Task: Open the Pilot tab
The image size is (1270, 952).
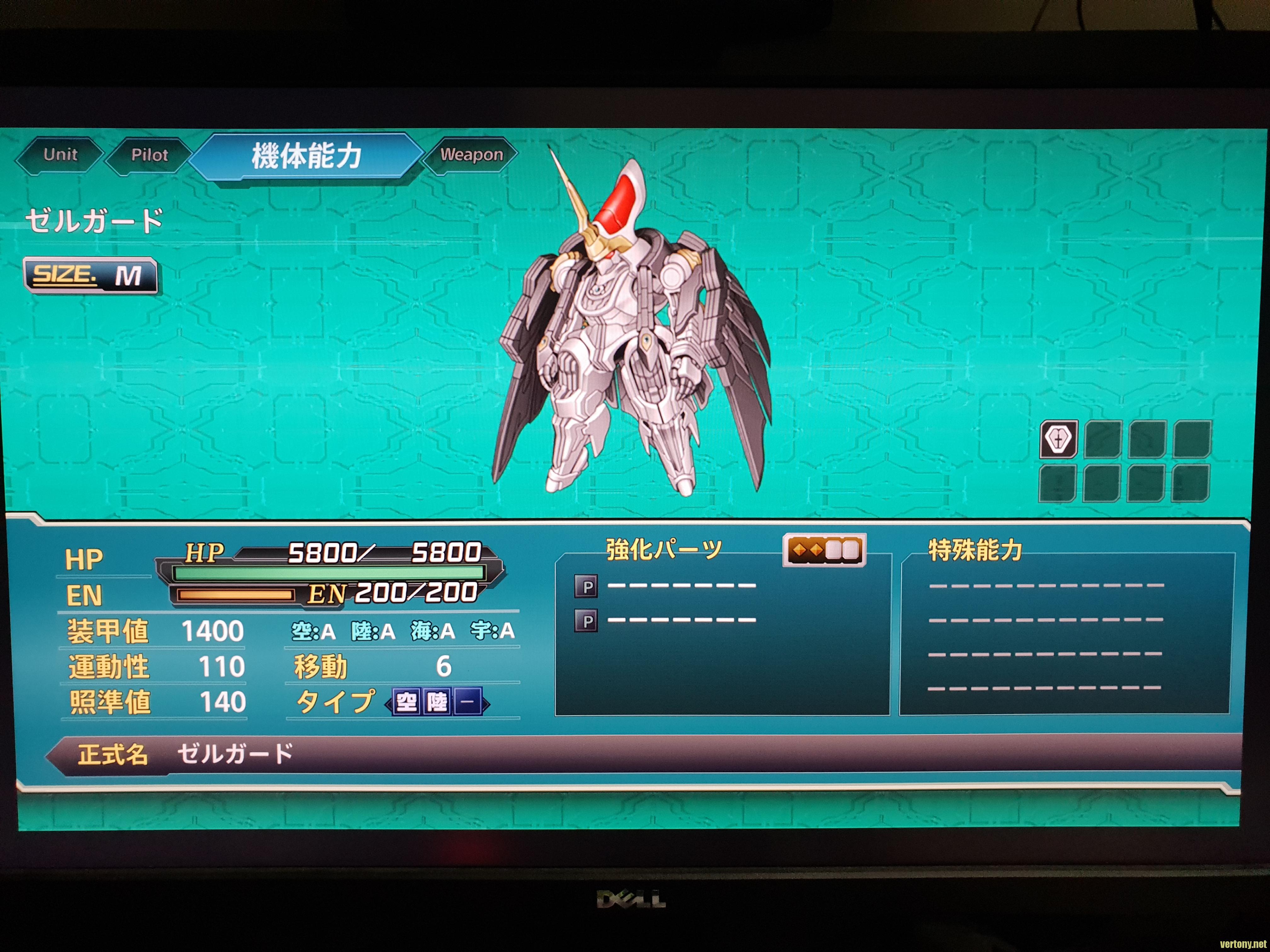Action: 149,156
